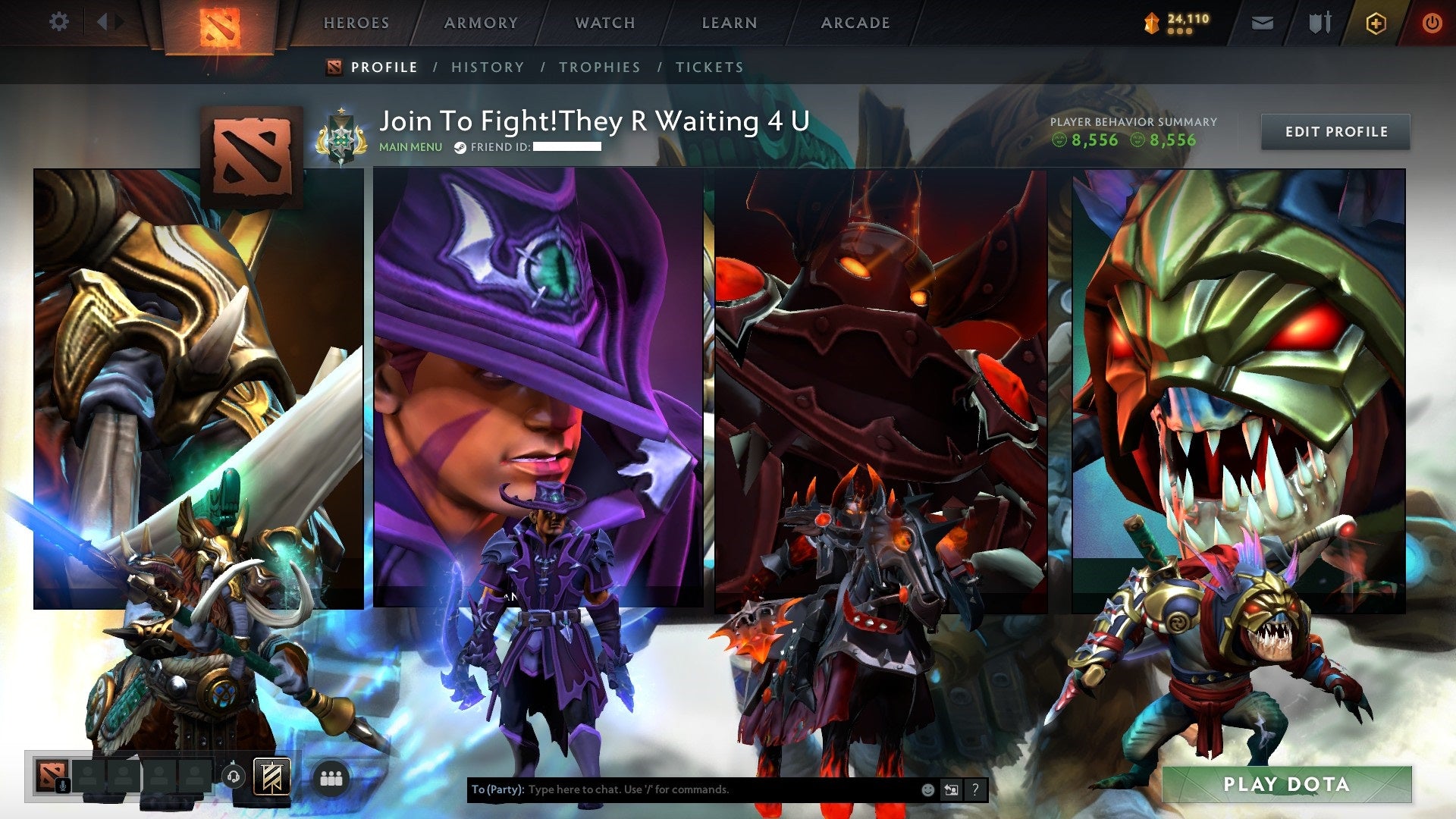
Task: Open the ARCADE menu item
Action: (855, 23)
